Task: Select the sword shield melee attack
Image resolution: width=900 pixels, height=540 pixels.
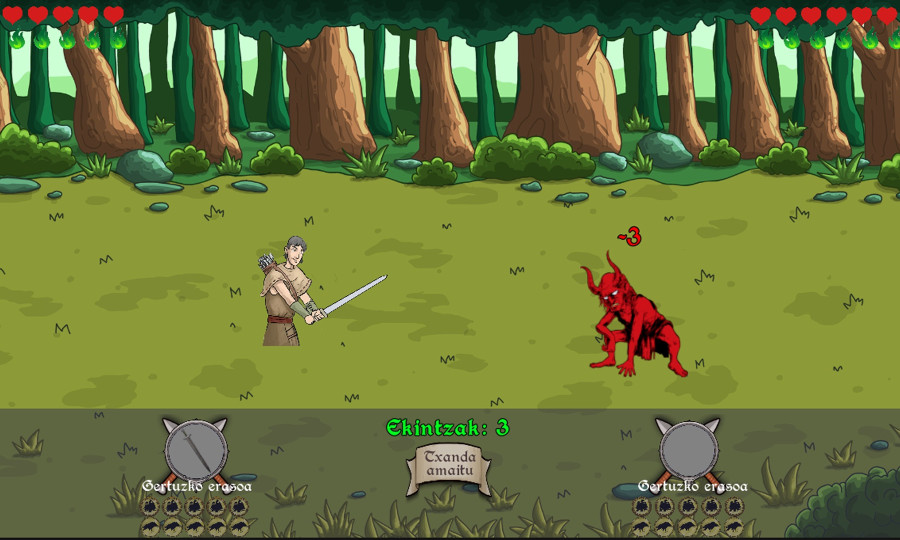Action: coord(196,450)
